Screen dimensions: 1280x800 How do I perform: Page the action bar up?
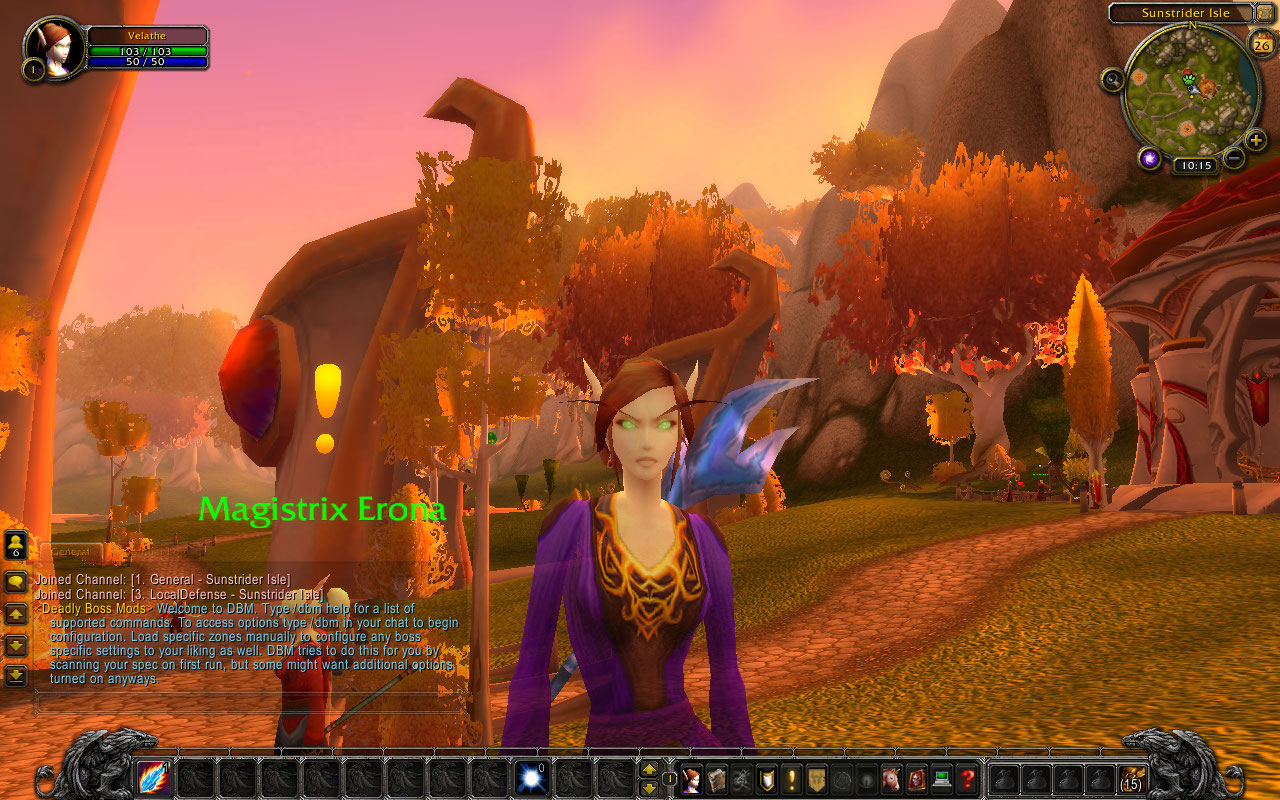[x=649, y=769]
